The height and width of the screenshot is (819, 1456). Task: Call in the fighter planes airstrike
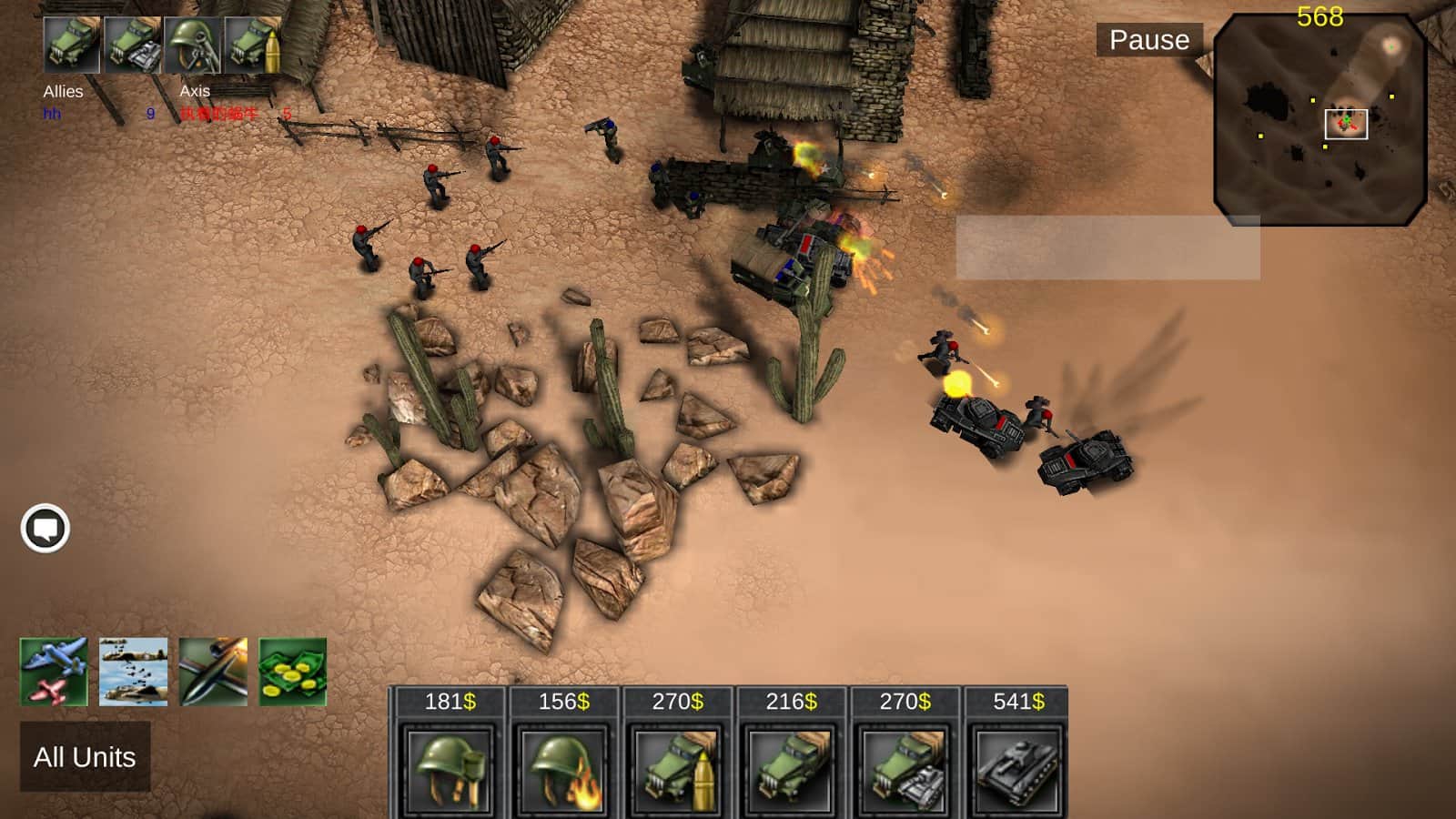(54, 672)
